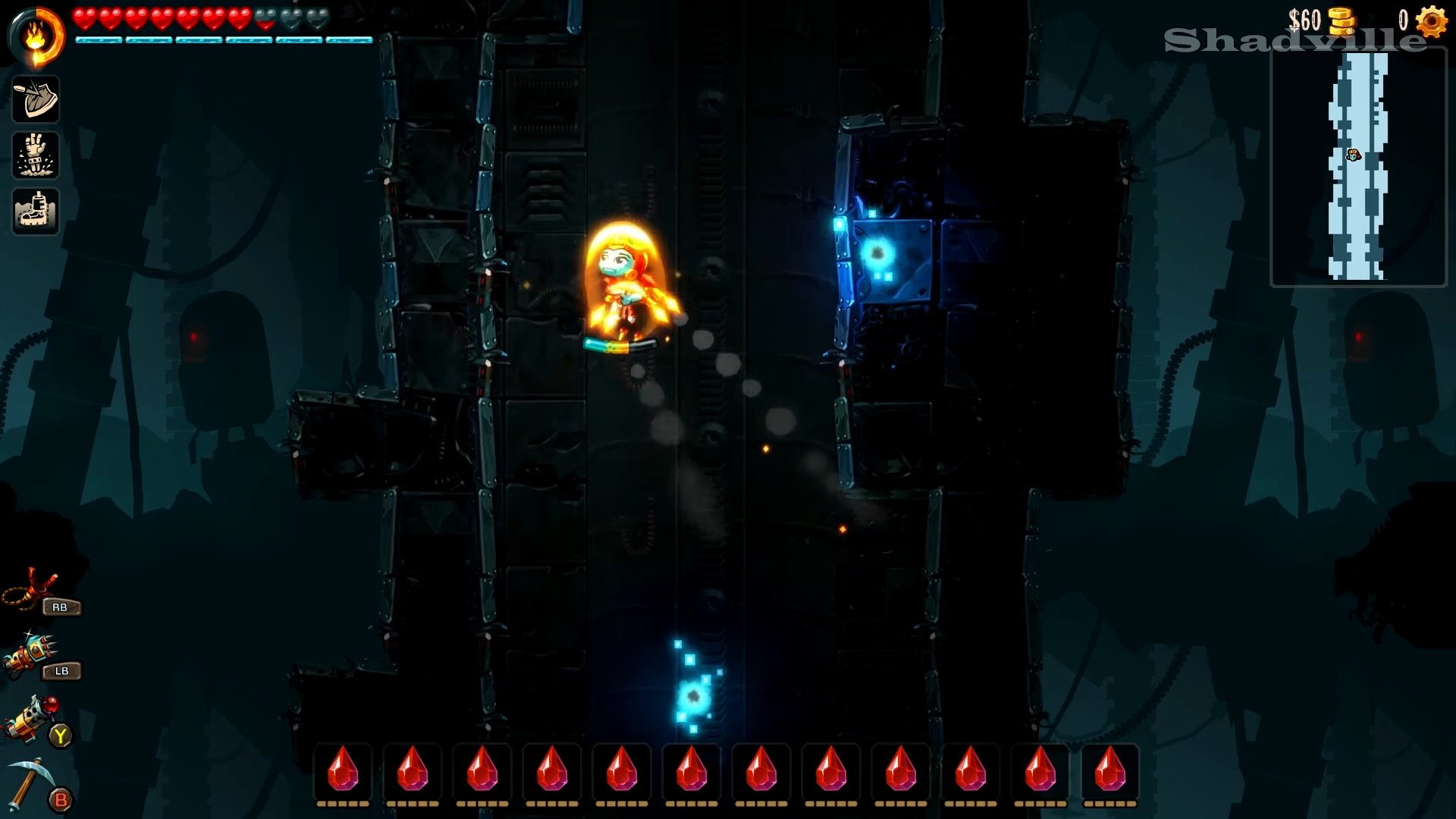Select the pickaxe tool icon

tap(29, 781)
